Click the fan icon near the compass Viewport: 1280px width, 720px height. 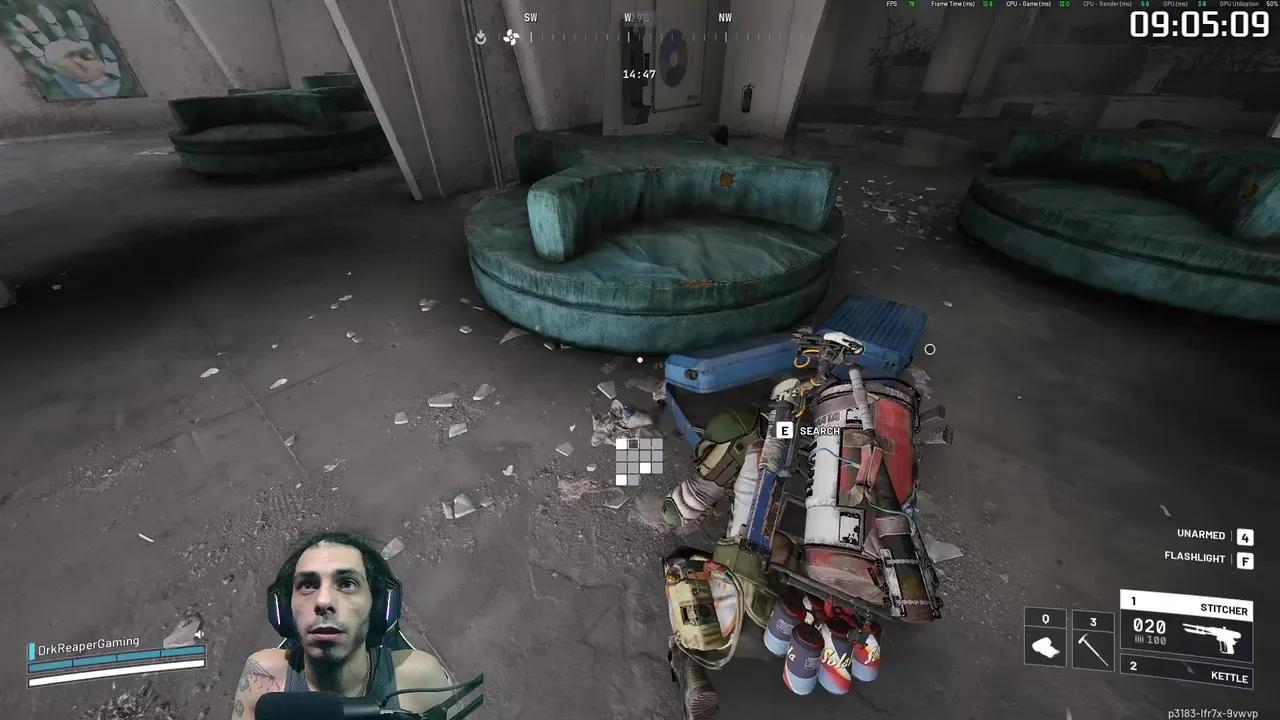coord(513,37)
